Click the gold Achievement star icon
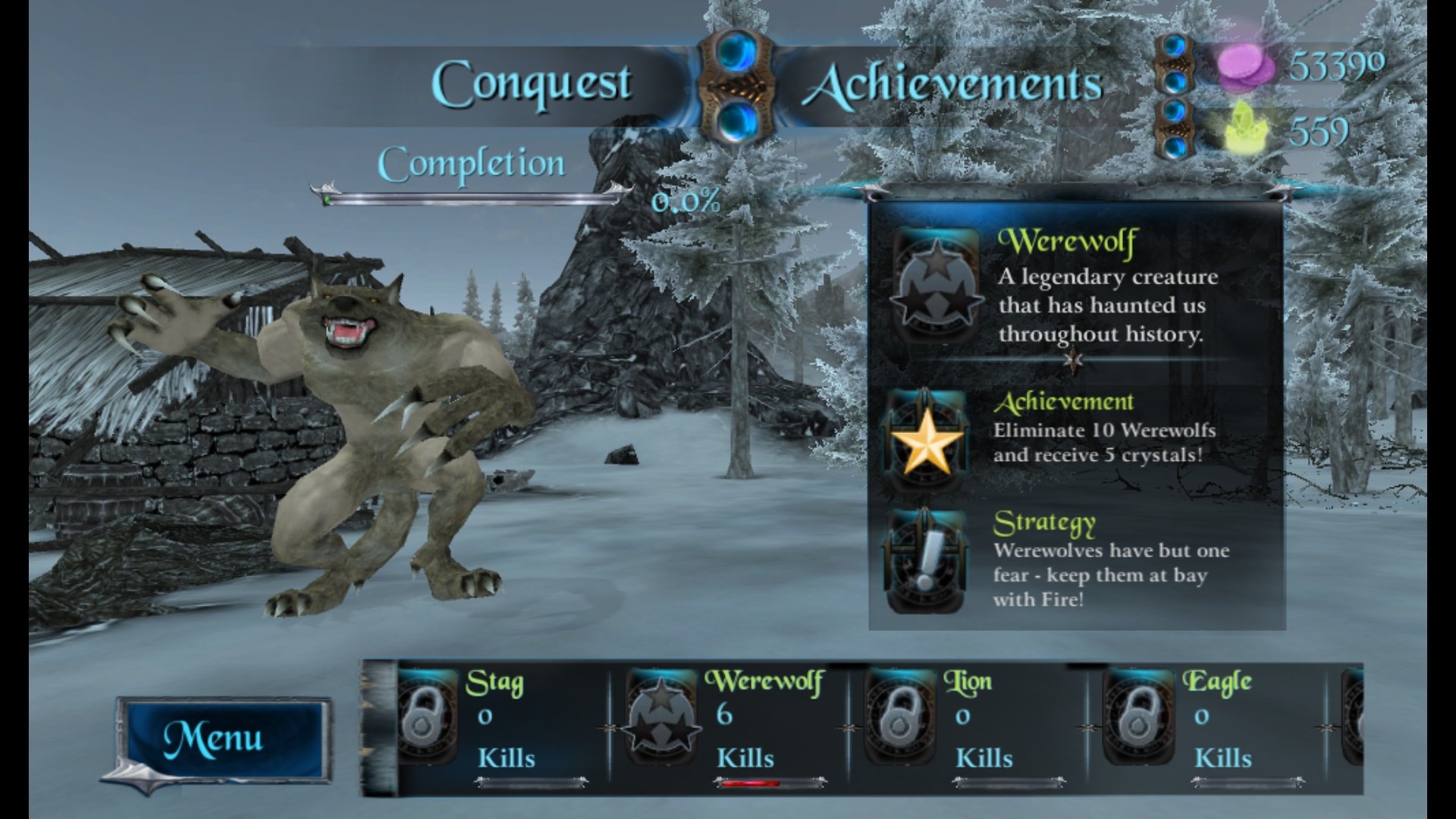 (x=927, y=441)
